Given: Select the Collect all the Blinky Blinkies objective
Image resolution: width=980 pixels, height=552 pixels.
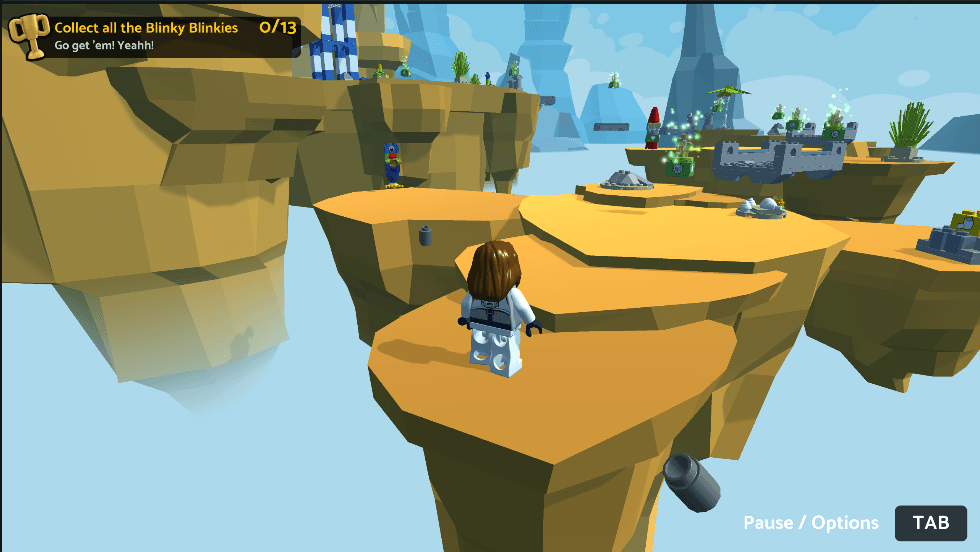Looking at the screenshot, I should click(147, 28).
